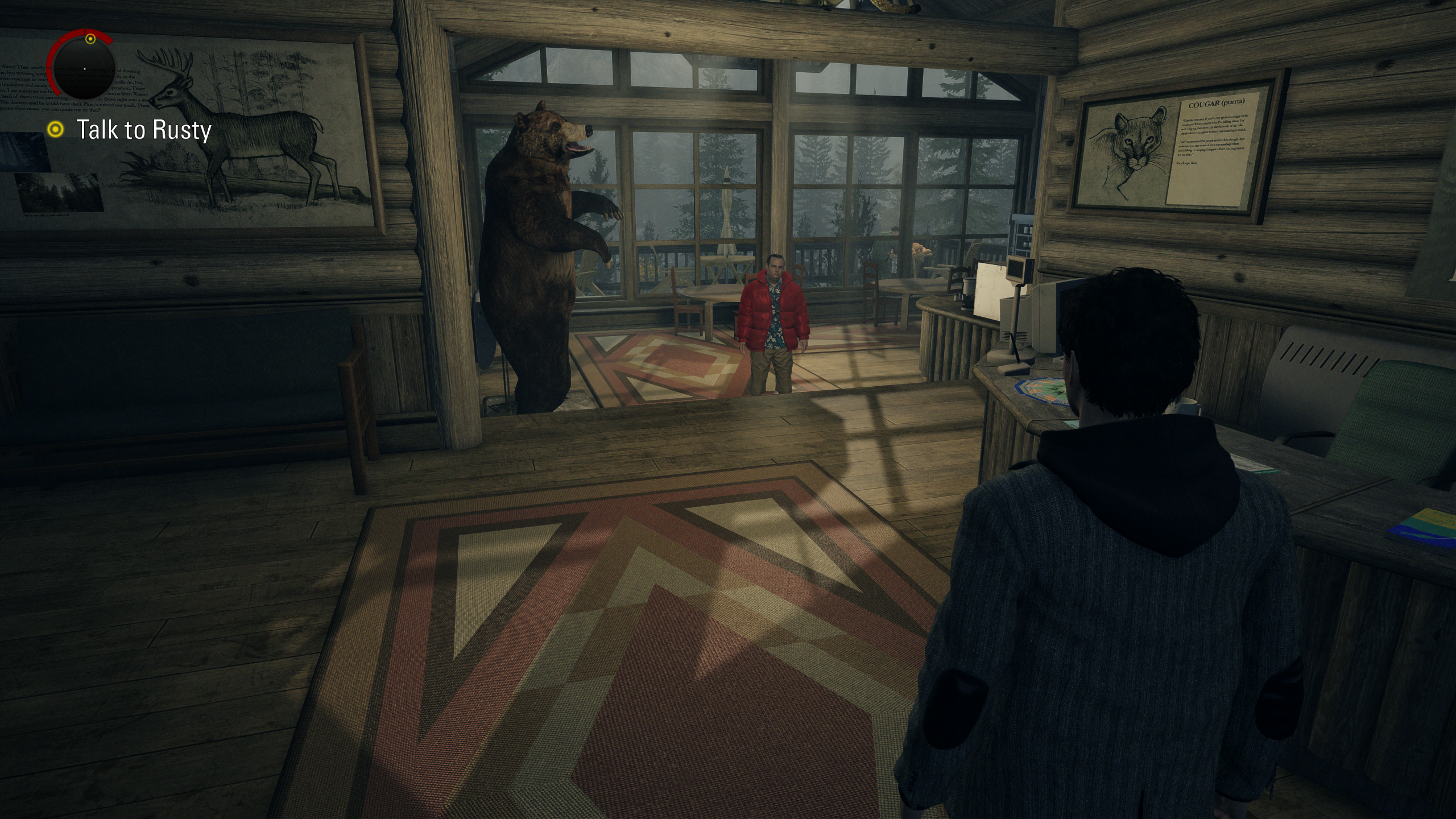
Task: Click the circular compass radar
Action: point(84,68)
